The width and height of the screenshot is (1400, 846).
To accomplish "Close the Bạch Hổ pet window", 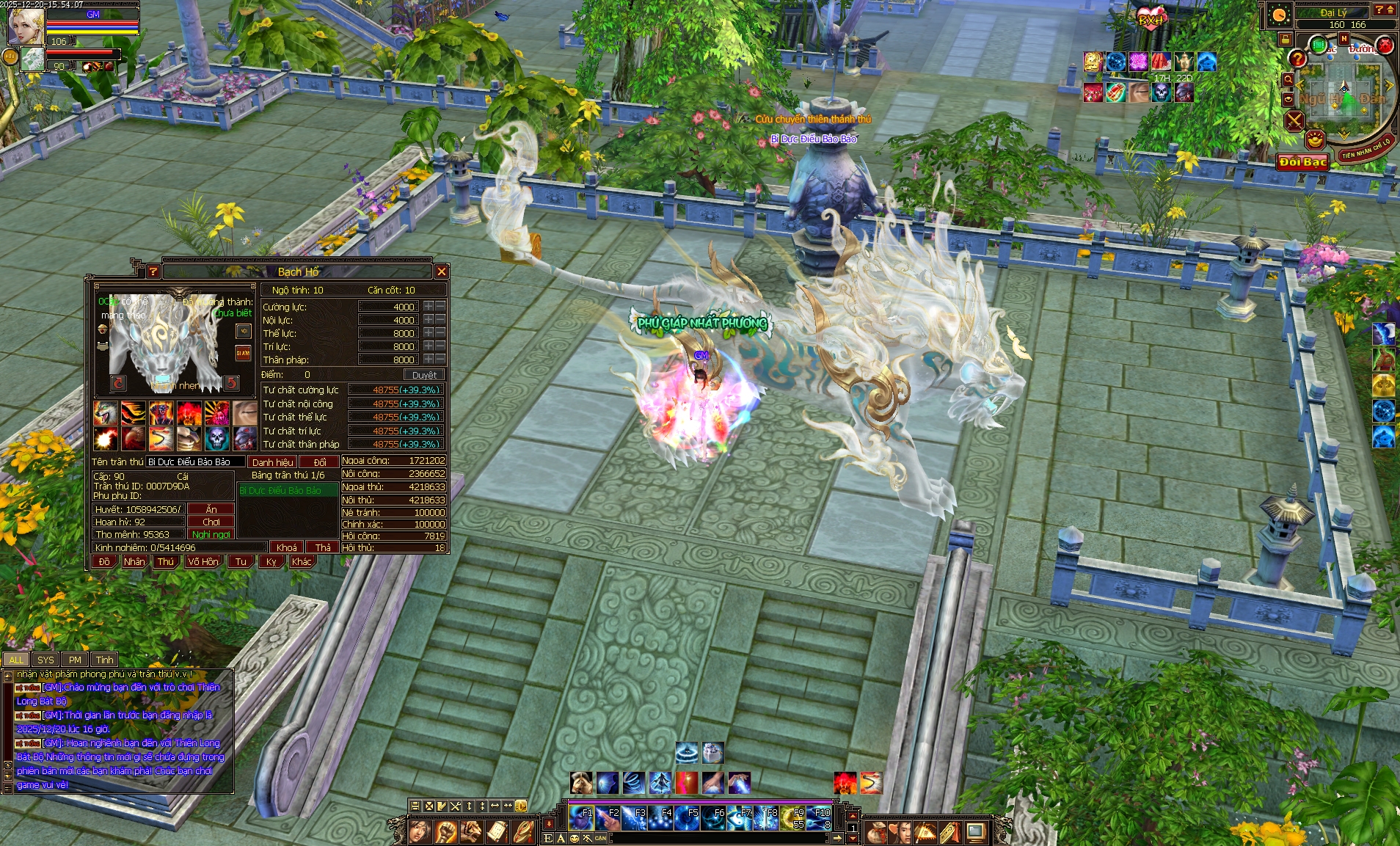I will click(441, 271).
